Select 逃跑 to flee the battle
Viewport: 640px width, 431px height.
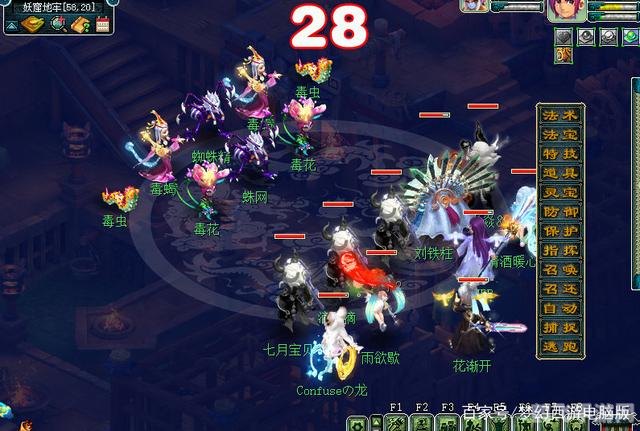[x=559, y=348]
